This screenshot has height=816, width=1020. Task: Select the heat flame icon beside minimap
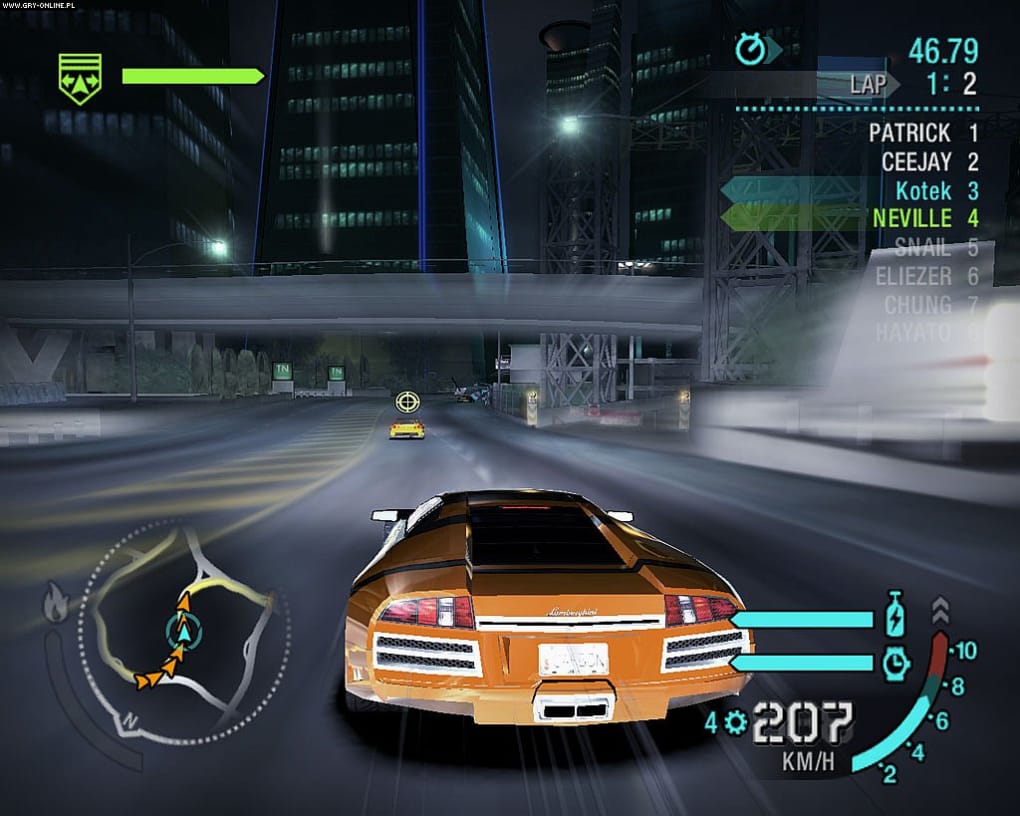pyautogui.click(x=55, y=602)
